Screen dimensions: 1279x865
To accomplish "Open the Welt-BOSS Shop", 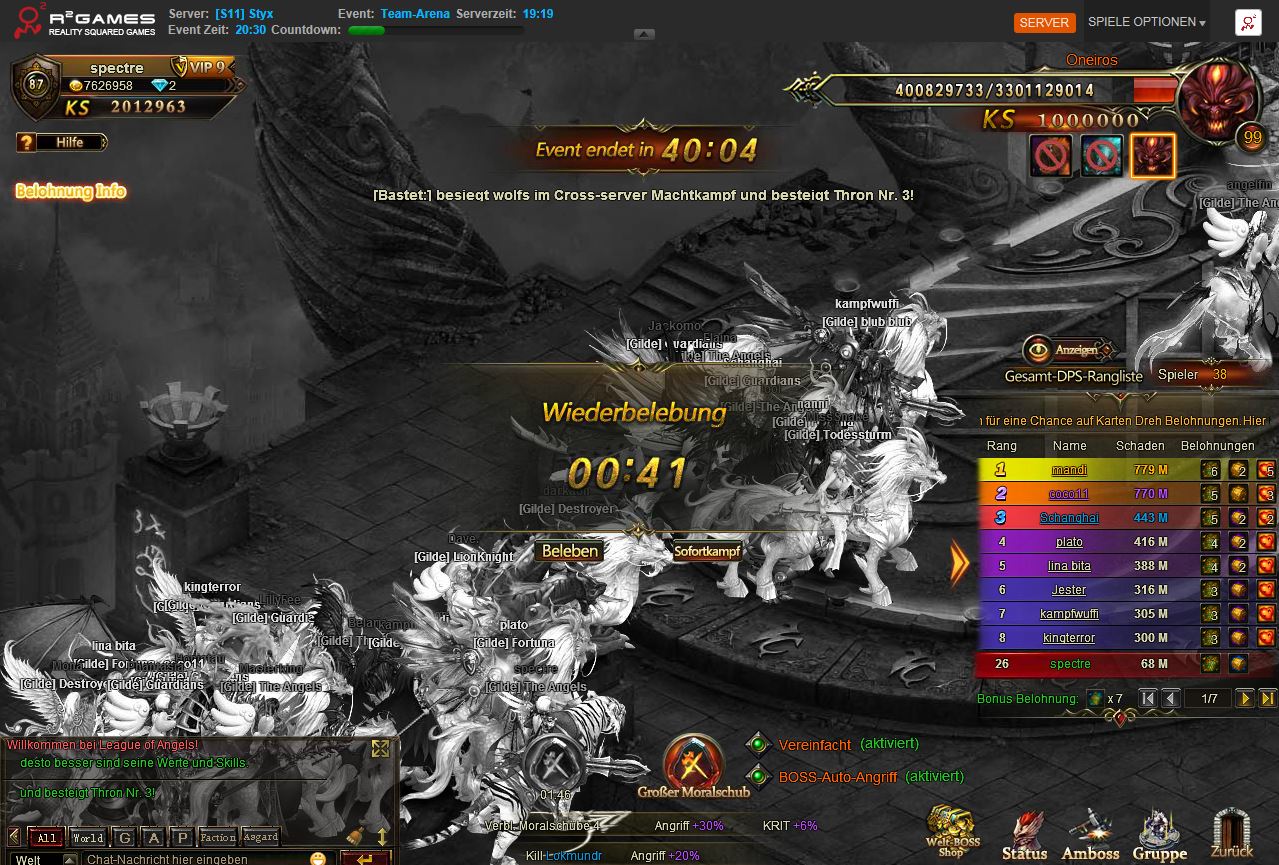I will click(951, 830).
